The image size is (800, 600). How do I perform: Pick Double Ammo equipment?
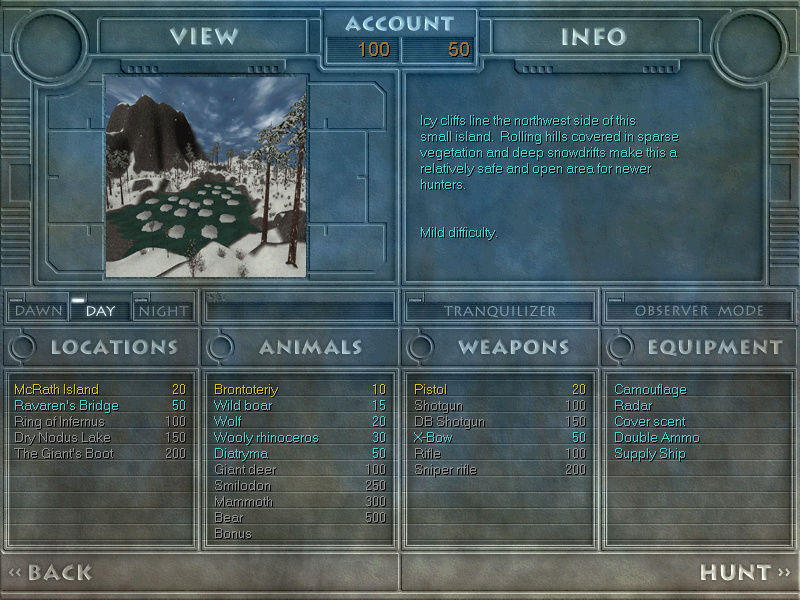tap(657, 437)
